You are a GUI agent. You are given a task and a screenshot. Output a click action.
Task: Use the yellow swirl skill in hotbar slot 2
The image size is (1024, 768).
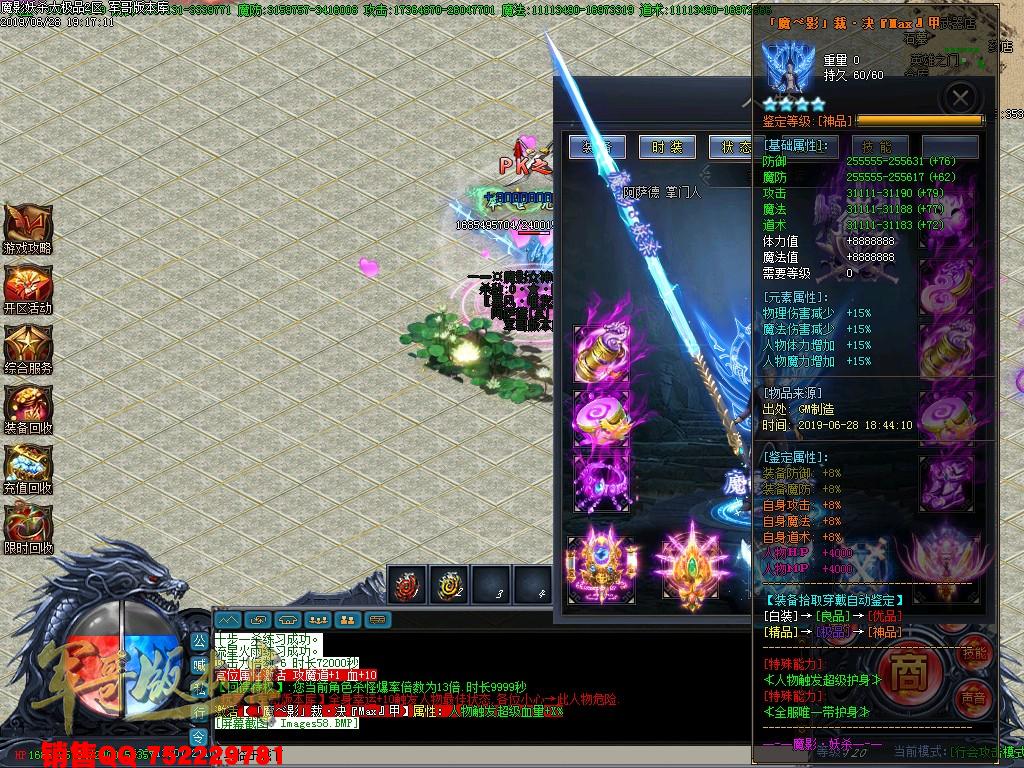449,585
